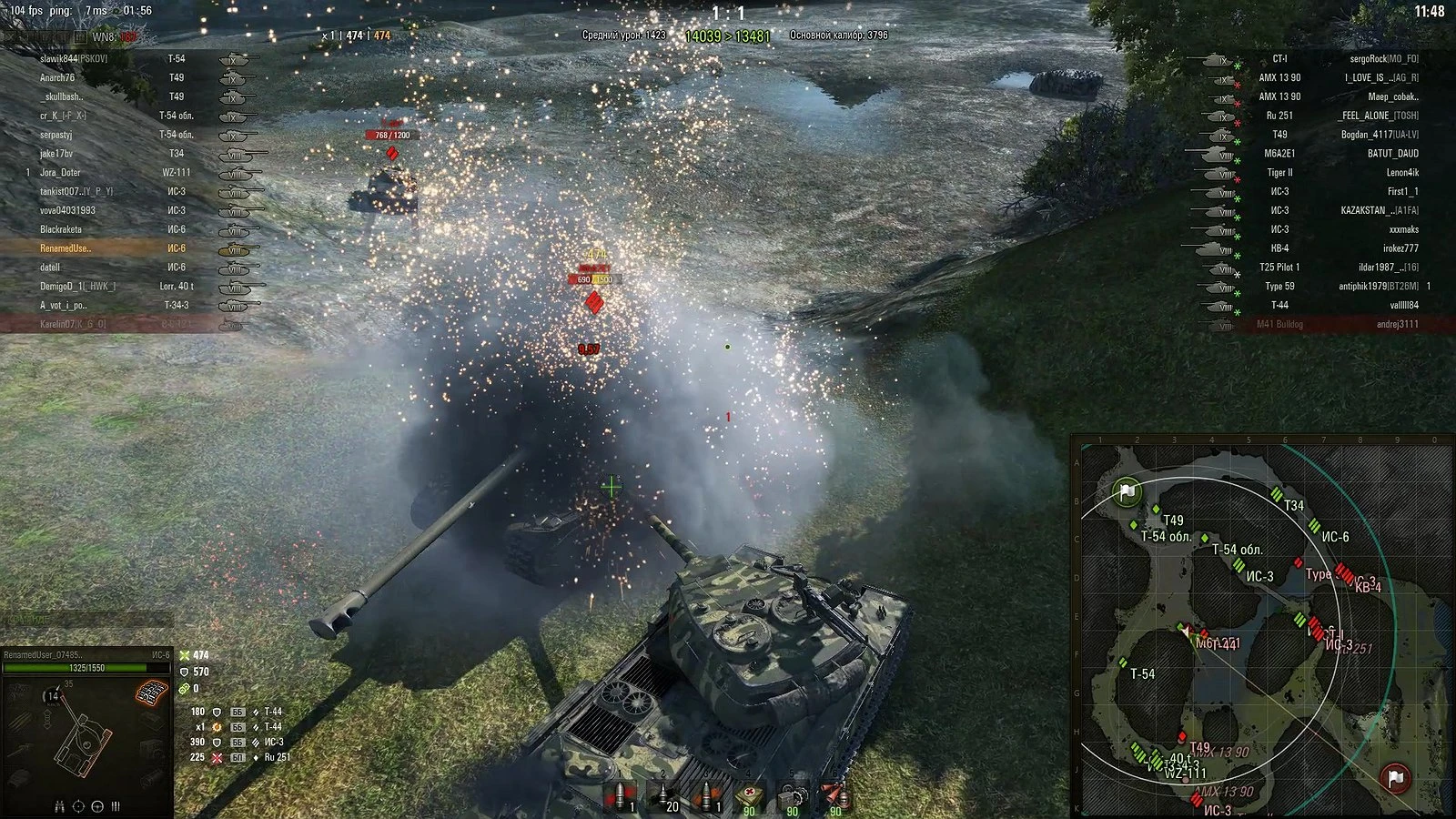Click the destroyed icon beside Ru 251
Screen dimensions: 1456x819
pyautogui.click(x=217, y=758)
